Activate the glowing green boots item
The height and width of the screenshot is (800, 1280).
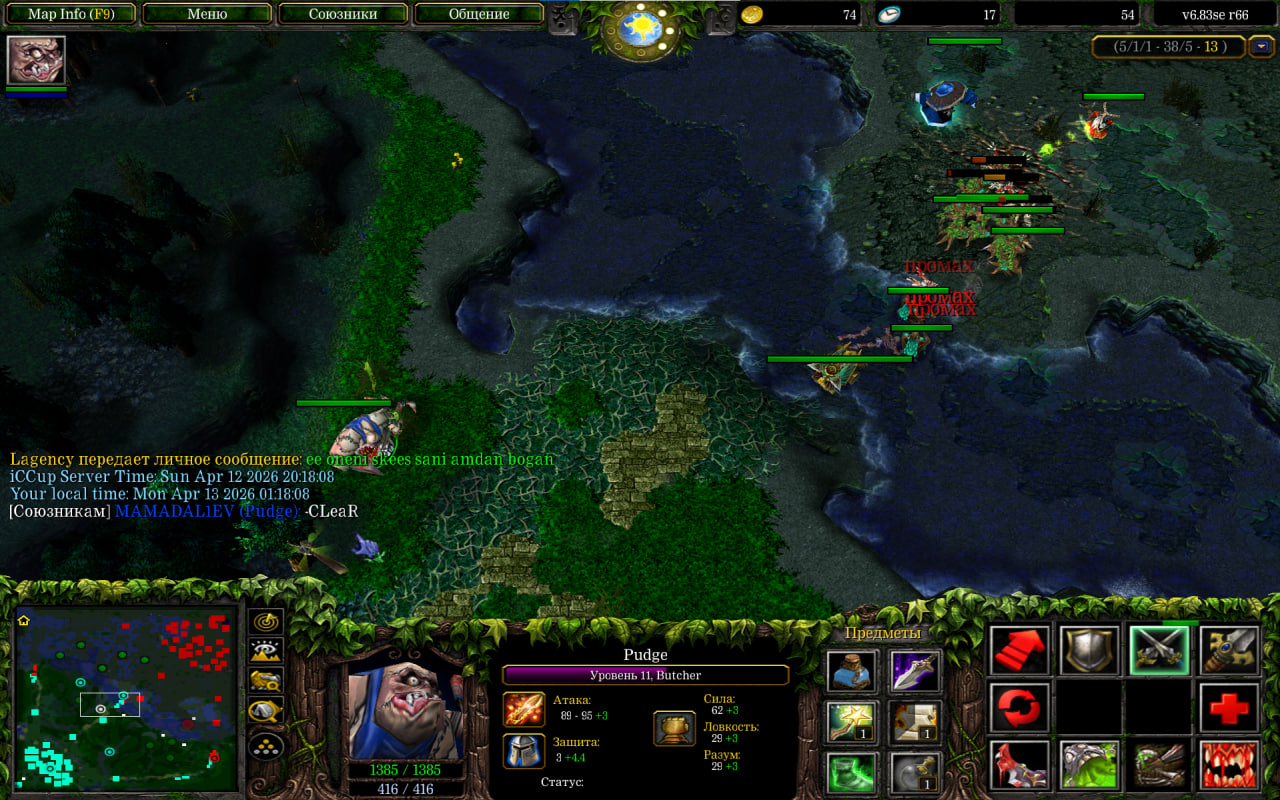[x=852, y=772]
